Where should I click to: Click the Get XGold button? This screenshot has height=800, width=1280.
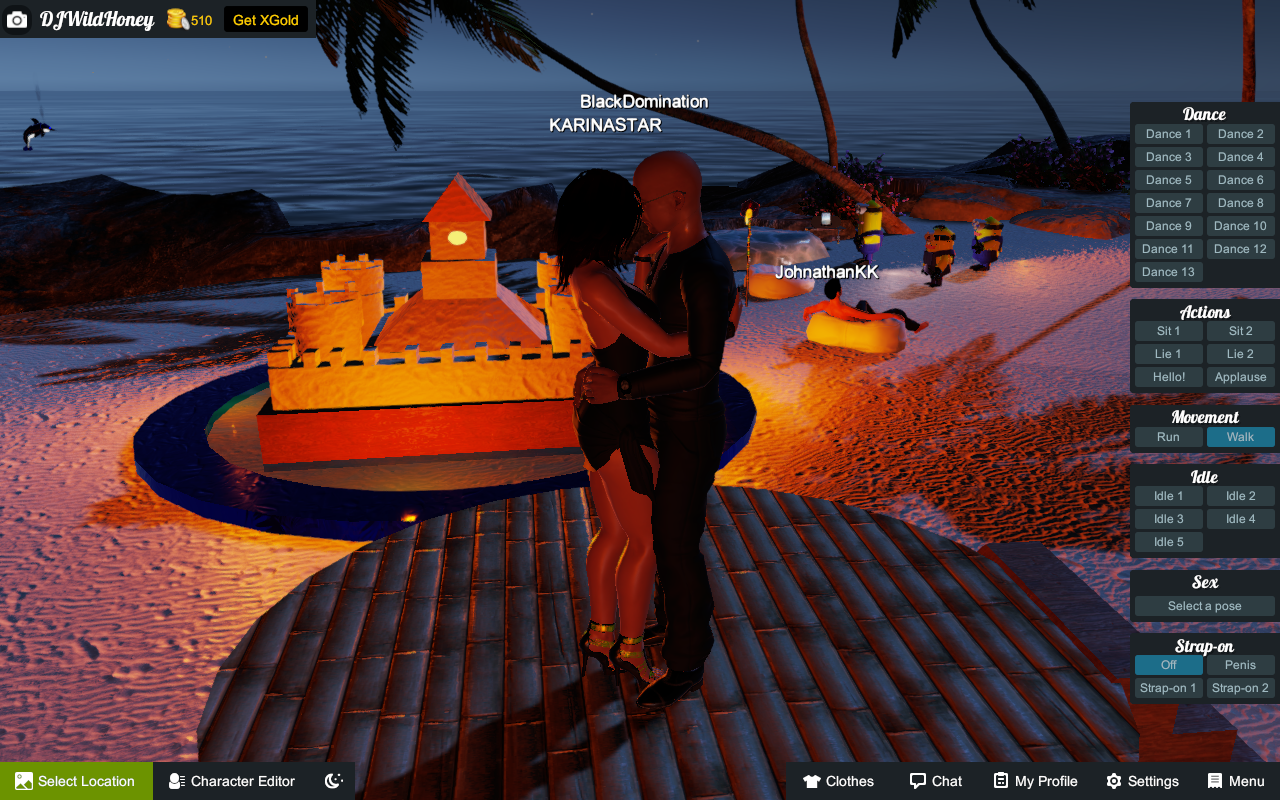(x=266, y=20)
